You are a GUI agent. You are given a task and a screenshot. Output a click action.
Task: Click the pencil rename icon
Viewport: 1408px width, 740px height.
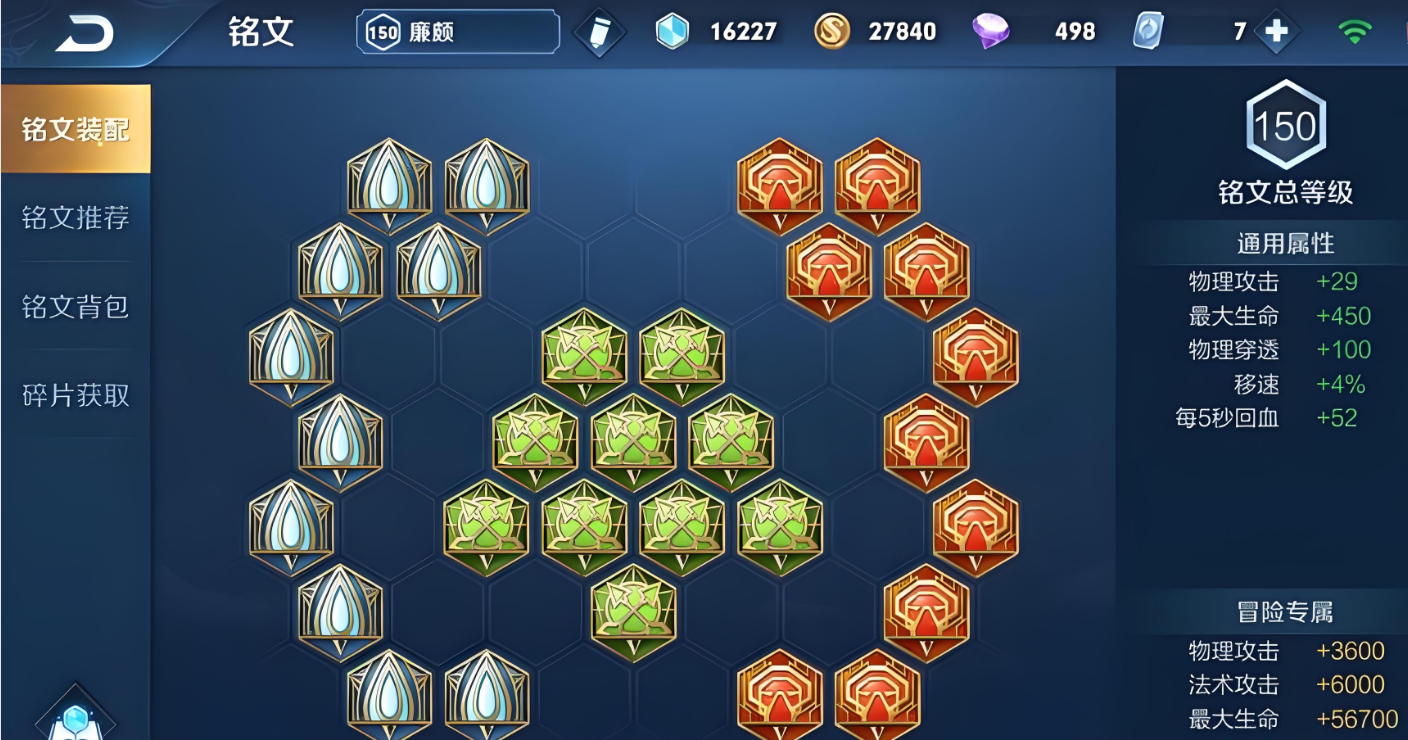[599, 33]
